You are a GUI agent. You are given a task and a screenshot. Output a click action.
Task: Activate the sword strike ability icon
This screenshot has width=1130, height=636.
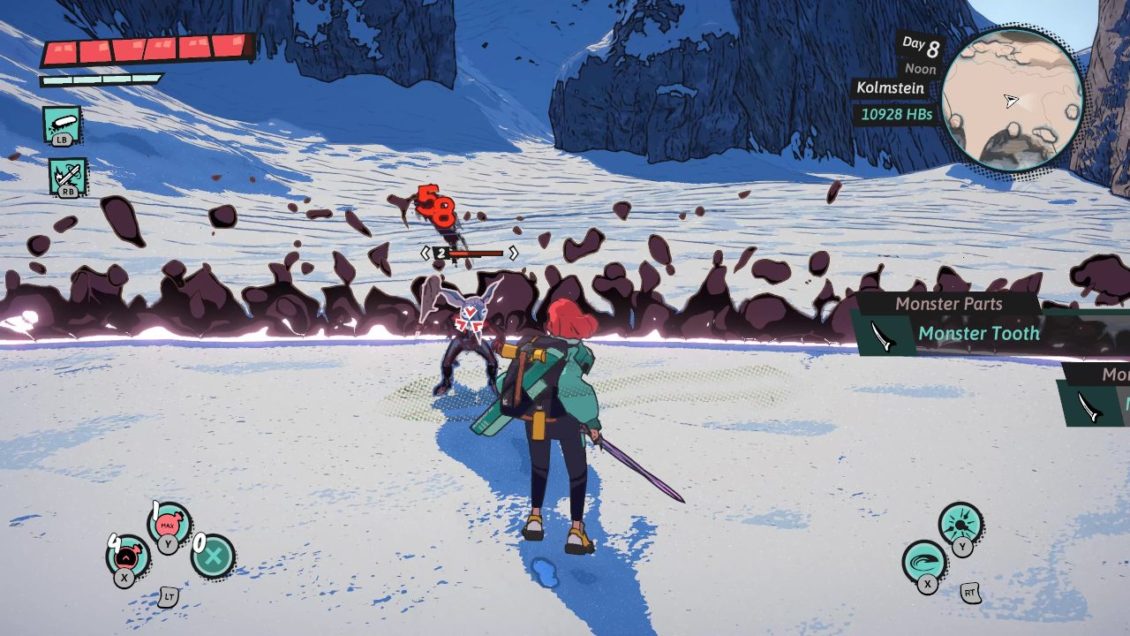coord(67,177)
